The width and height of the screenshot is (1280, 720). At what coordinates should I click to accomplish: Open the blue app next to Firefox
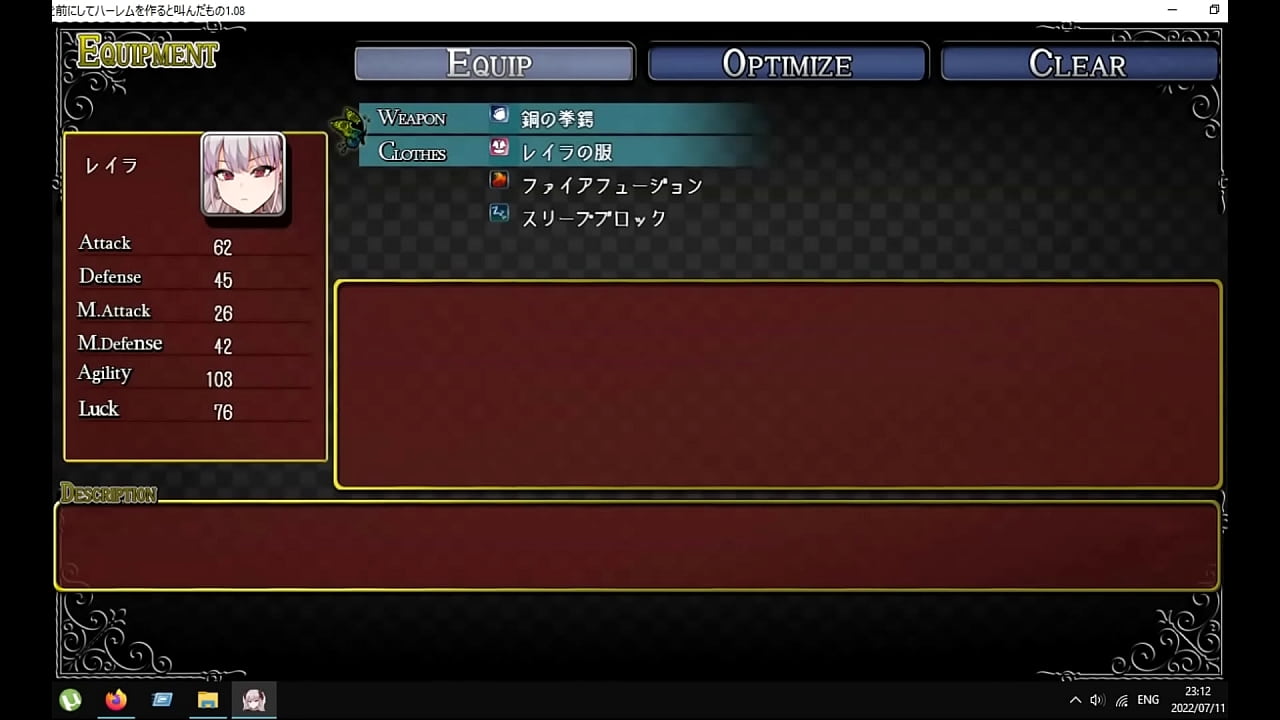coord(161,700)
